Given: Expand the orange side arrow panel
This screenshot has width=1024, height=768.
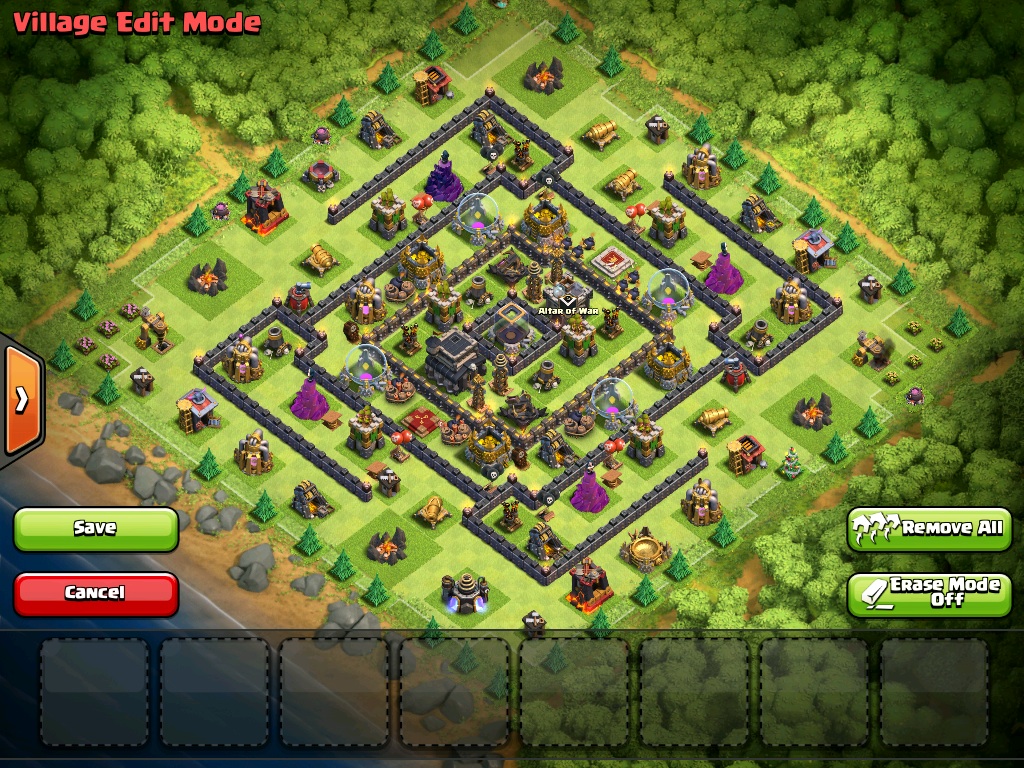Looking at the screenshot, I should pyautogui.click(x=21, y=400).
